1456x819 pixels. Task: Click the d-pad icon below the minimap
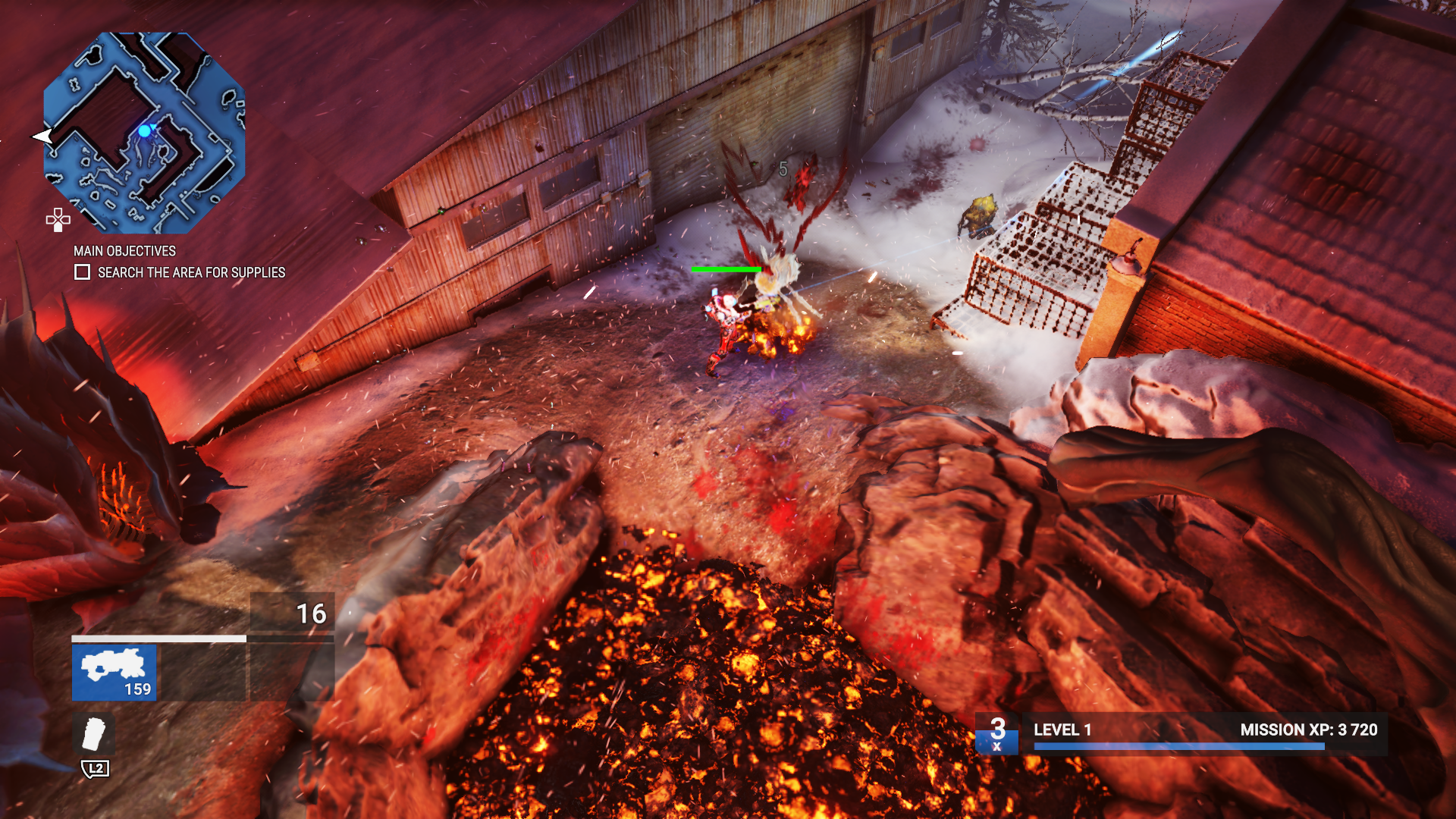58,219
